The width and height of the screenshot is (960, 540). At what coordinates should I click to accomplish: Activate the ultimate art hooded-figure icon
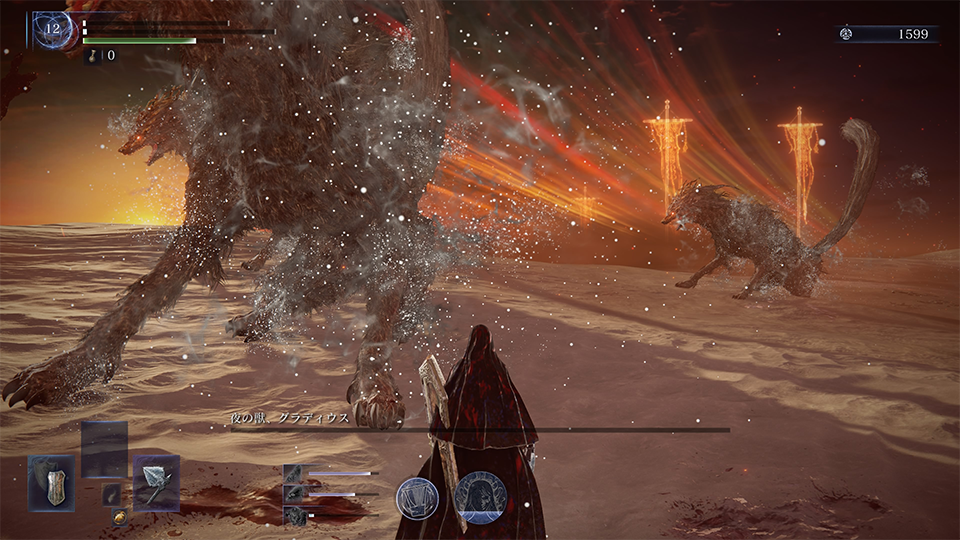click(480, 497)
